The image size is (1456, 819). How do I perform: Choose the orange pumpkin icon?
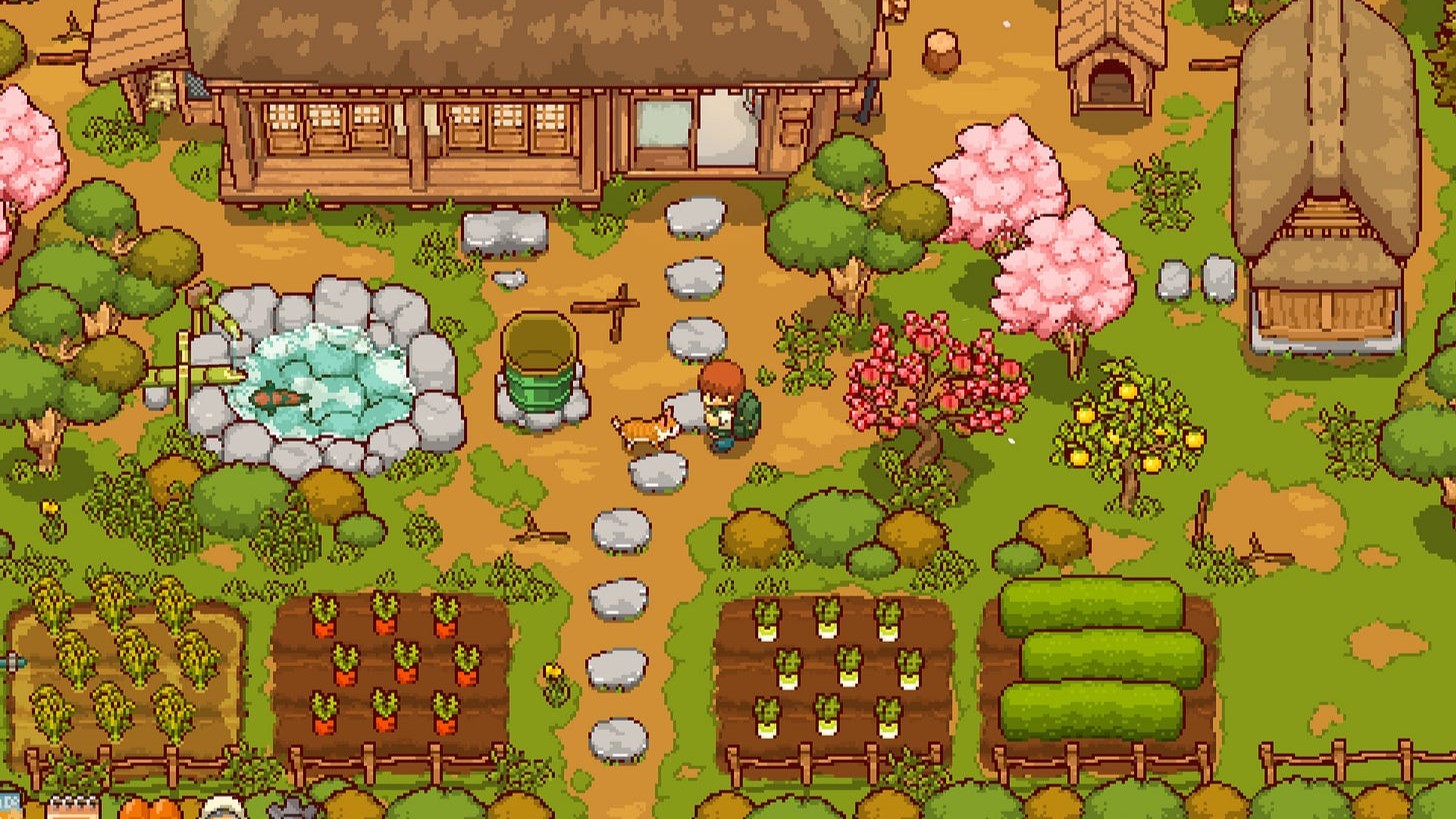(150, 809)
